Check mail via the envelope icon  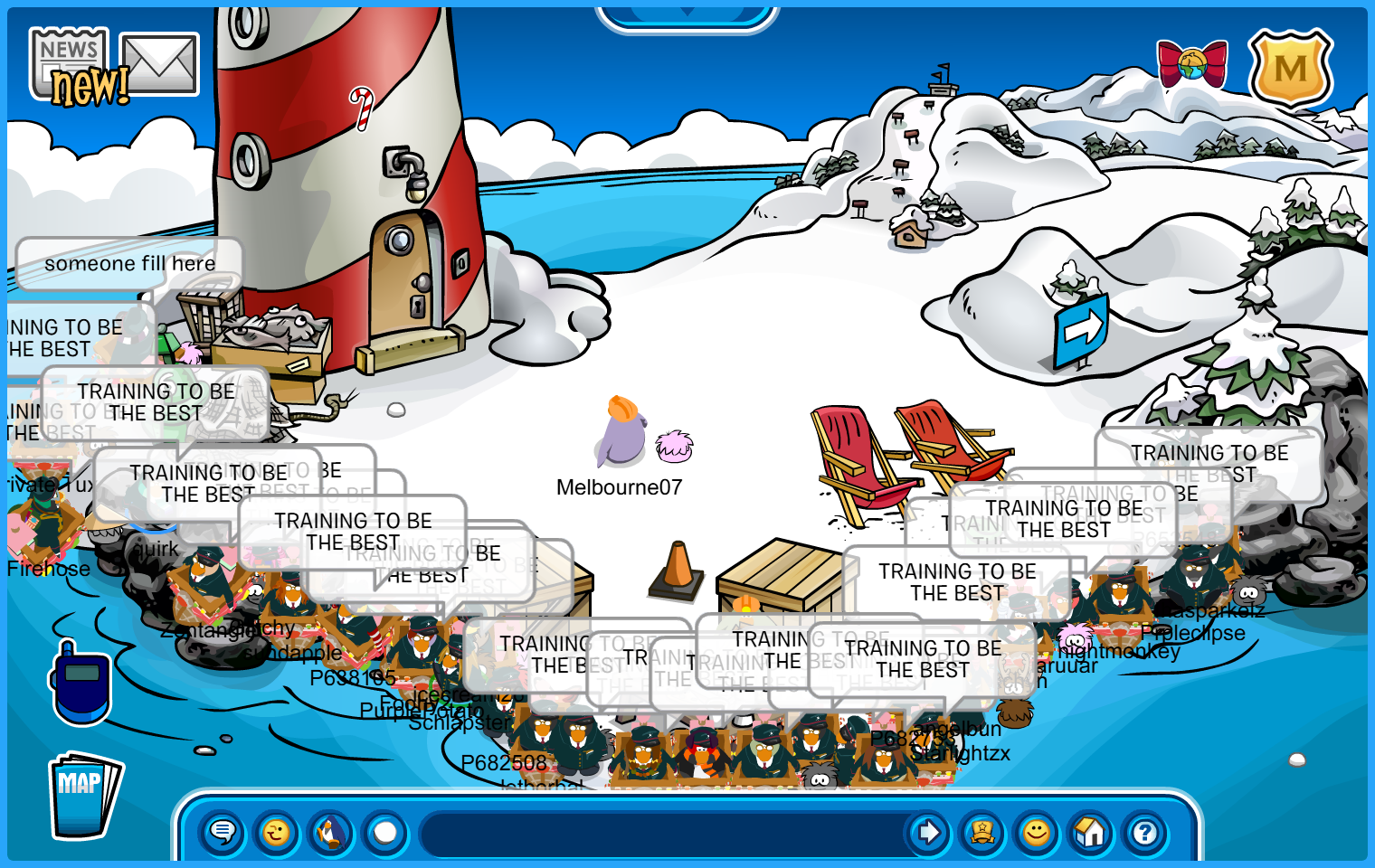(x=159, y=64)
